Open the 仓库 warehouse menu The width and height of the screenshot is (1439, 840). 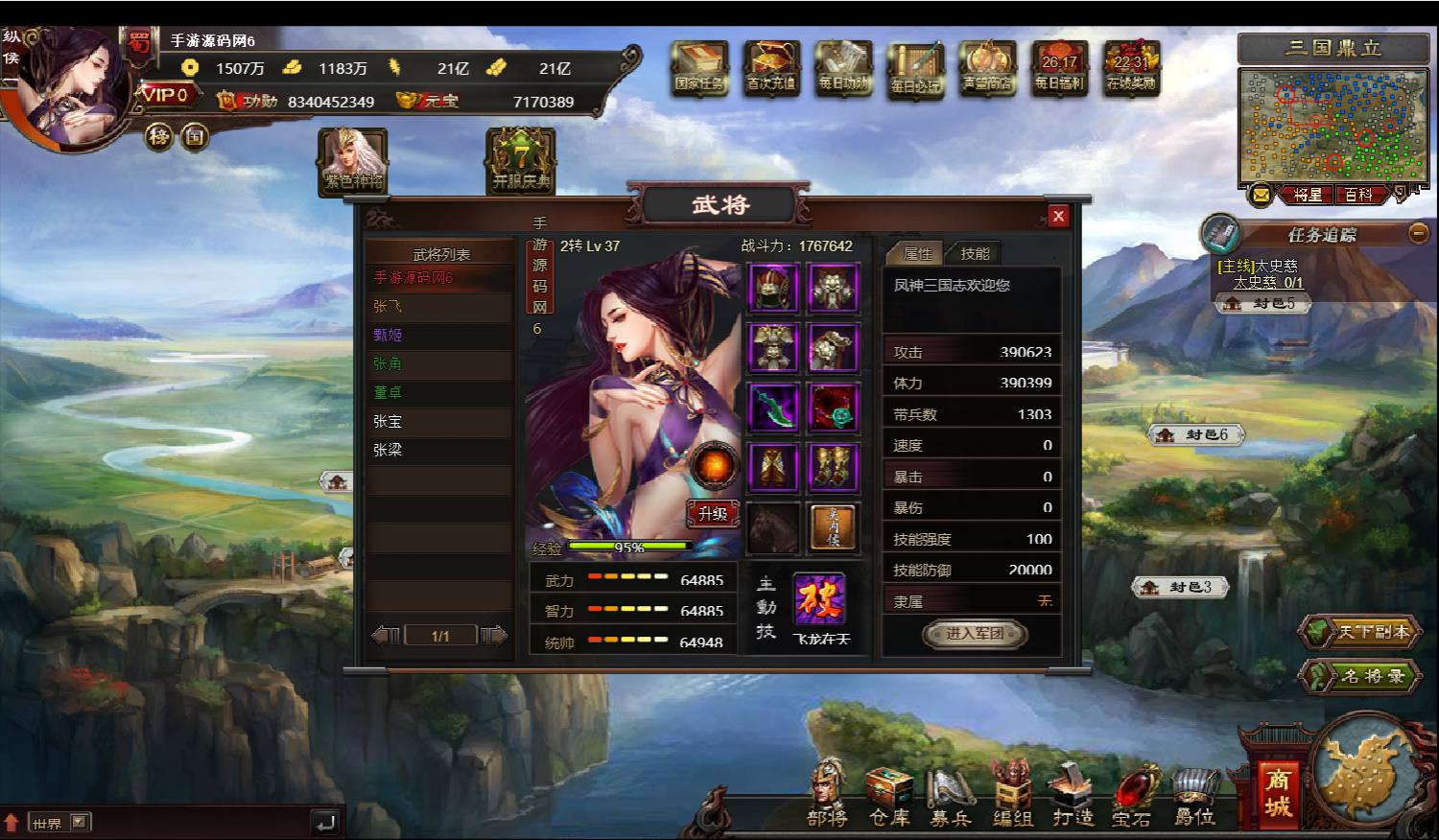coord(888,796)
